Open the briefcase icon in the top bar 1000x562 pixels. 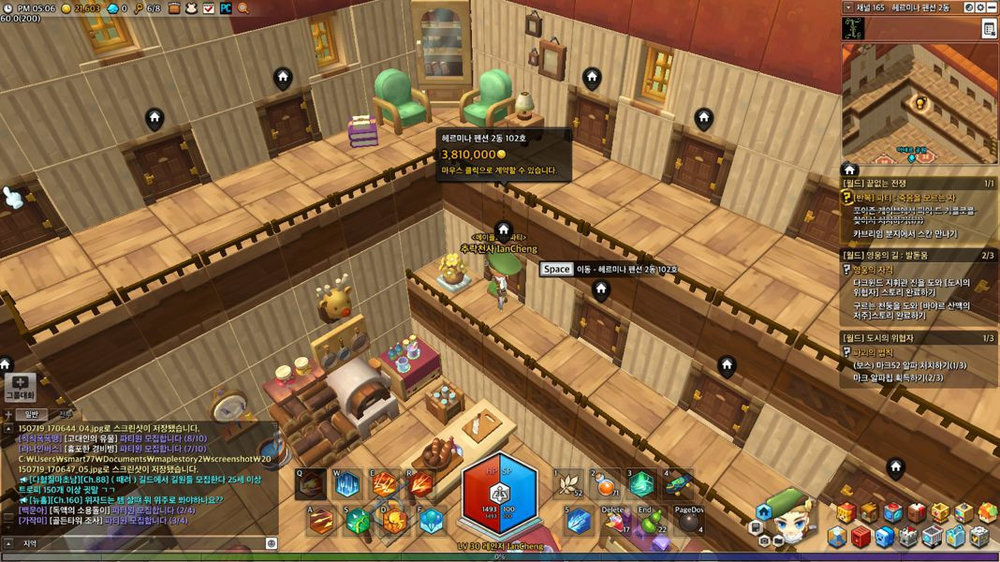coord(171,8)
